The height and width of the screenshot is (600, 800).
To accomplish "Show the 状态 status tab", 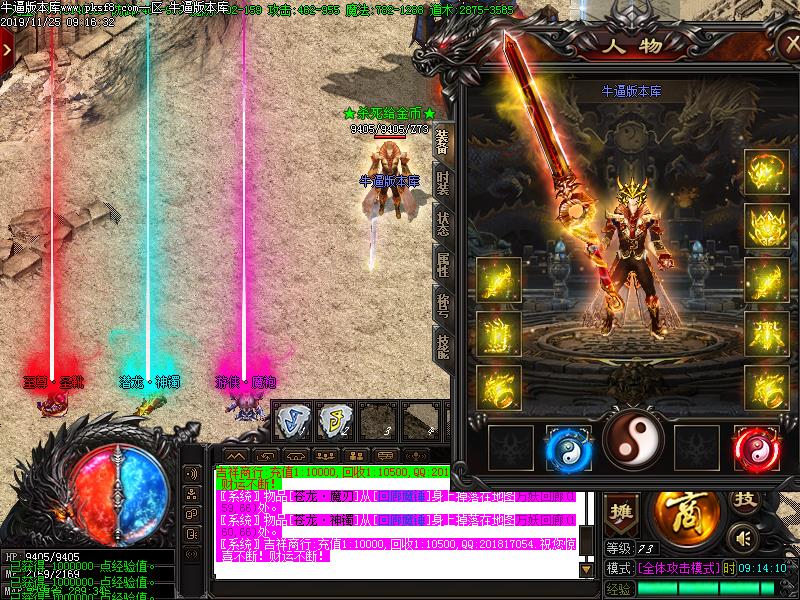I will (443, 223).
